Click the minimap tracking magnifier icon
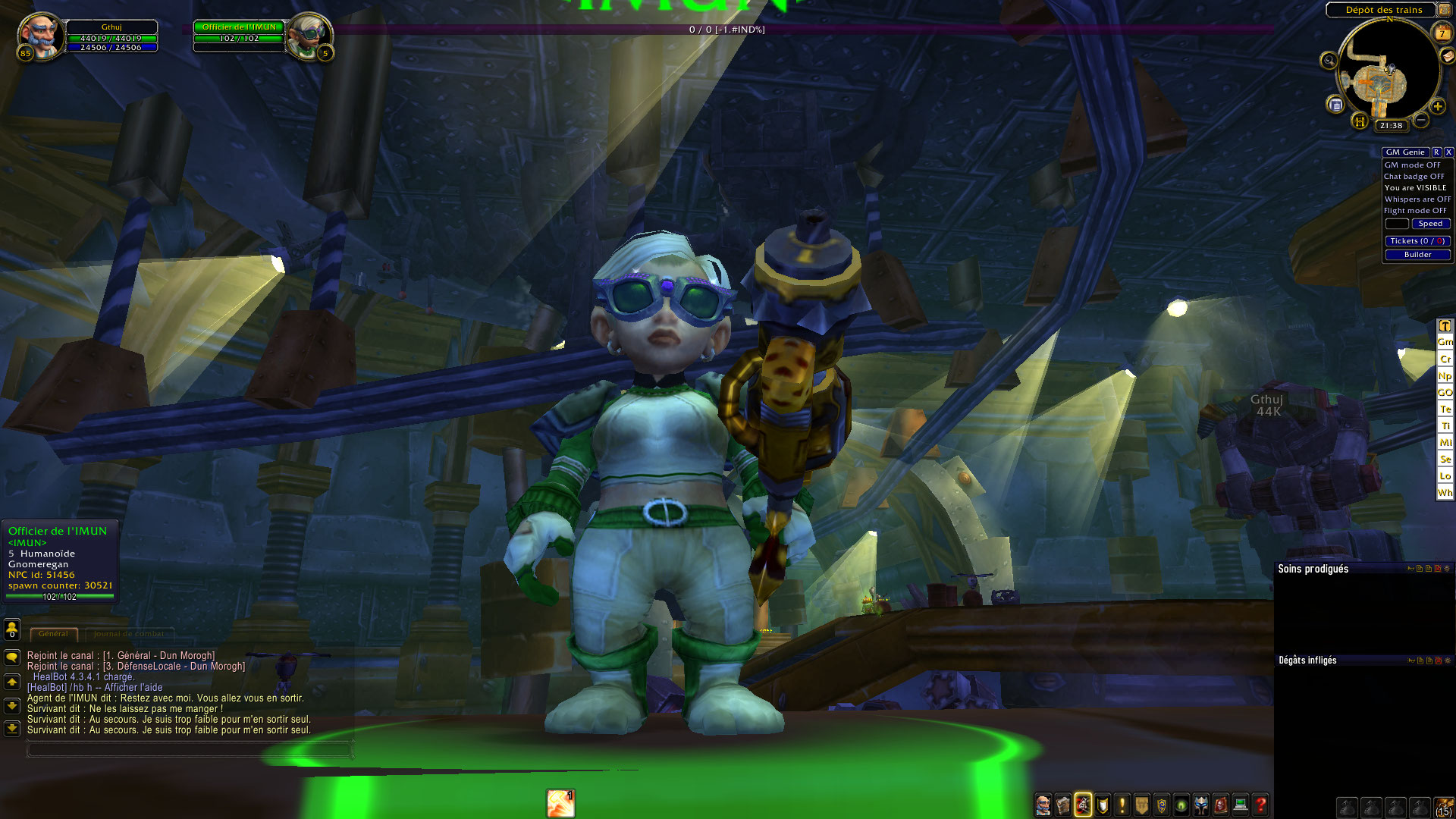The image size is (1456, 819). click(1329, 61)
